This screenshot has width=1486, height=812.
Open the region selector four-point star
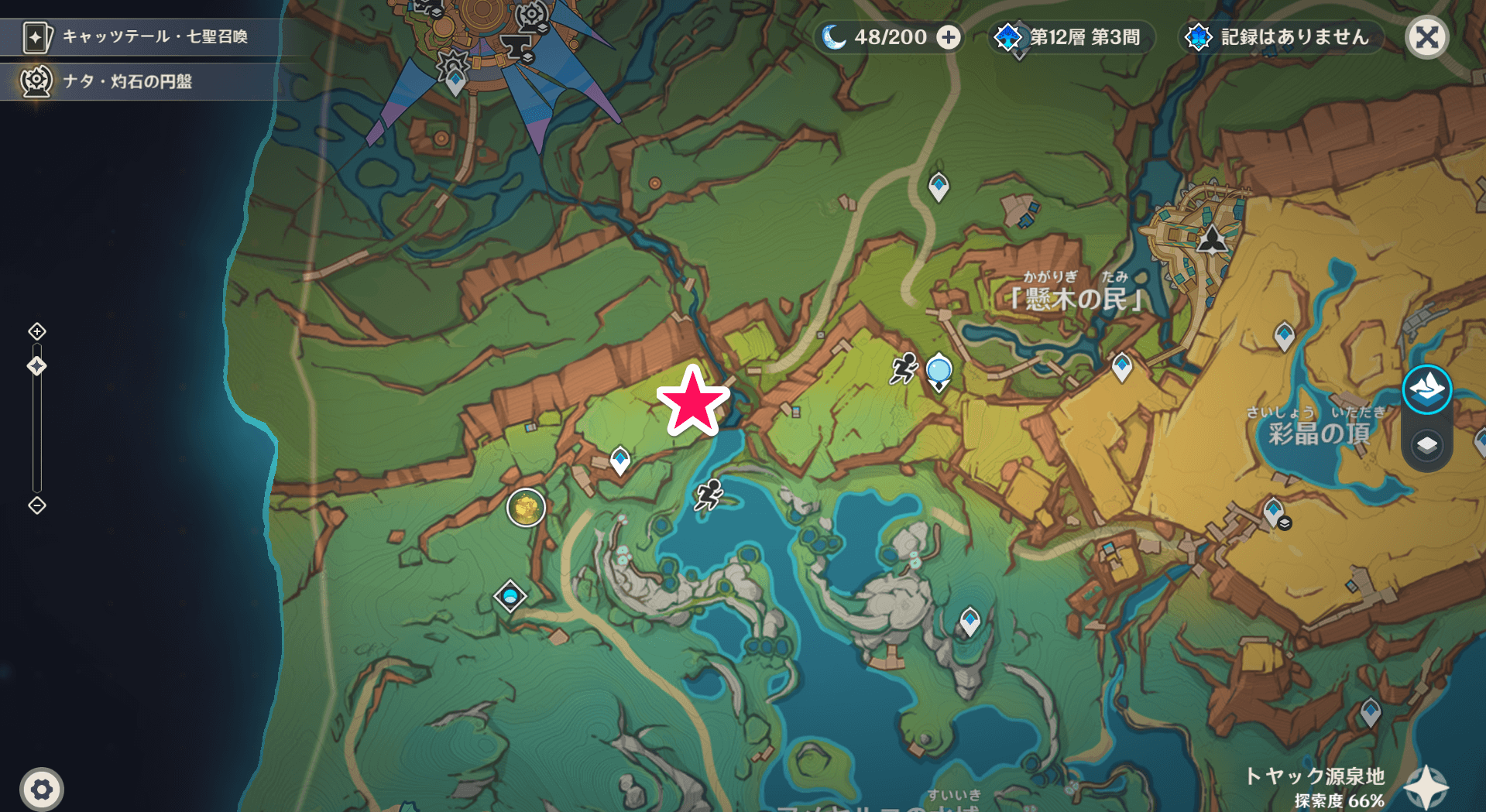(1426, 788)
